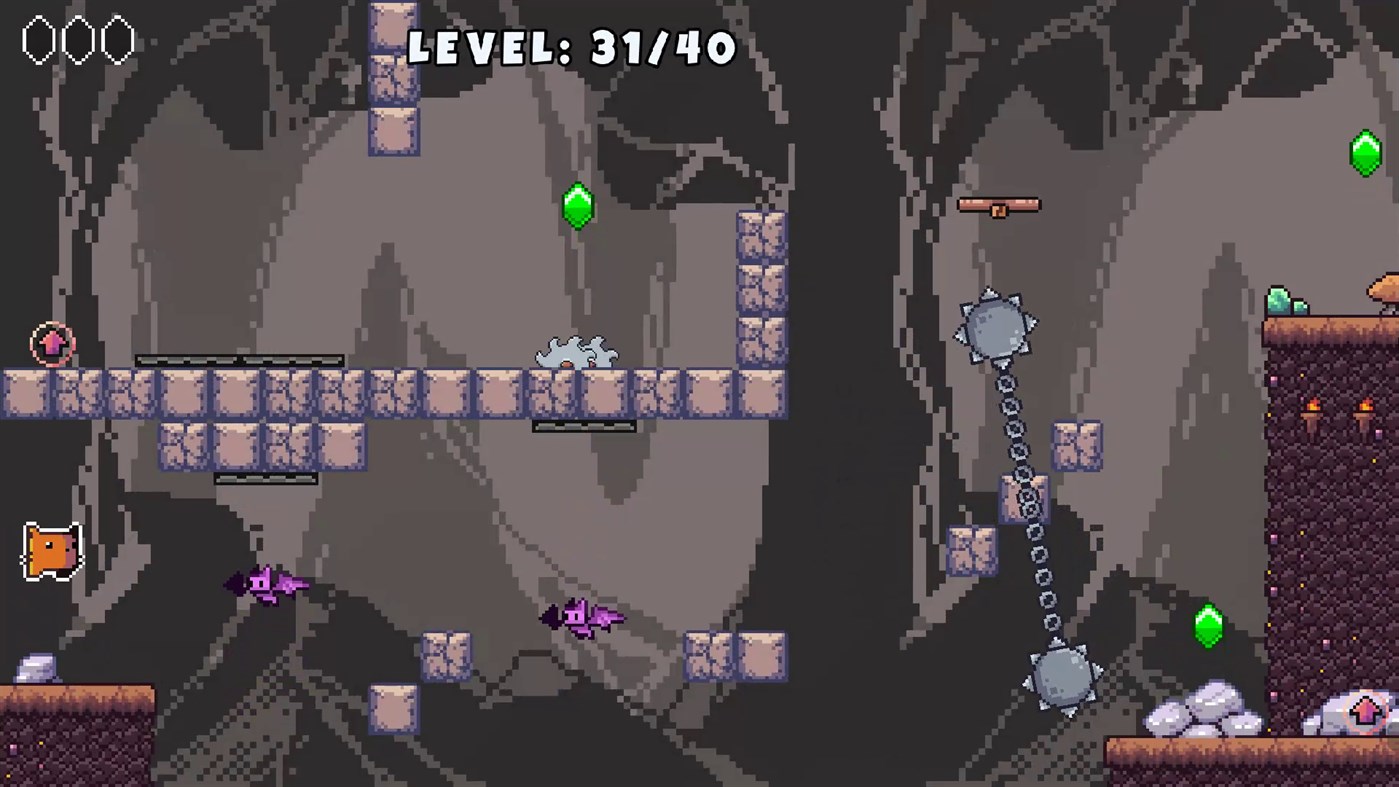Screen dimensions: 1399x787
Task: Select the purple bat flying left
Action: point(265,583)
